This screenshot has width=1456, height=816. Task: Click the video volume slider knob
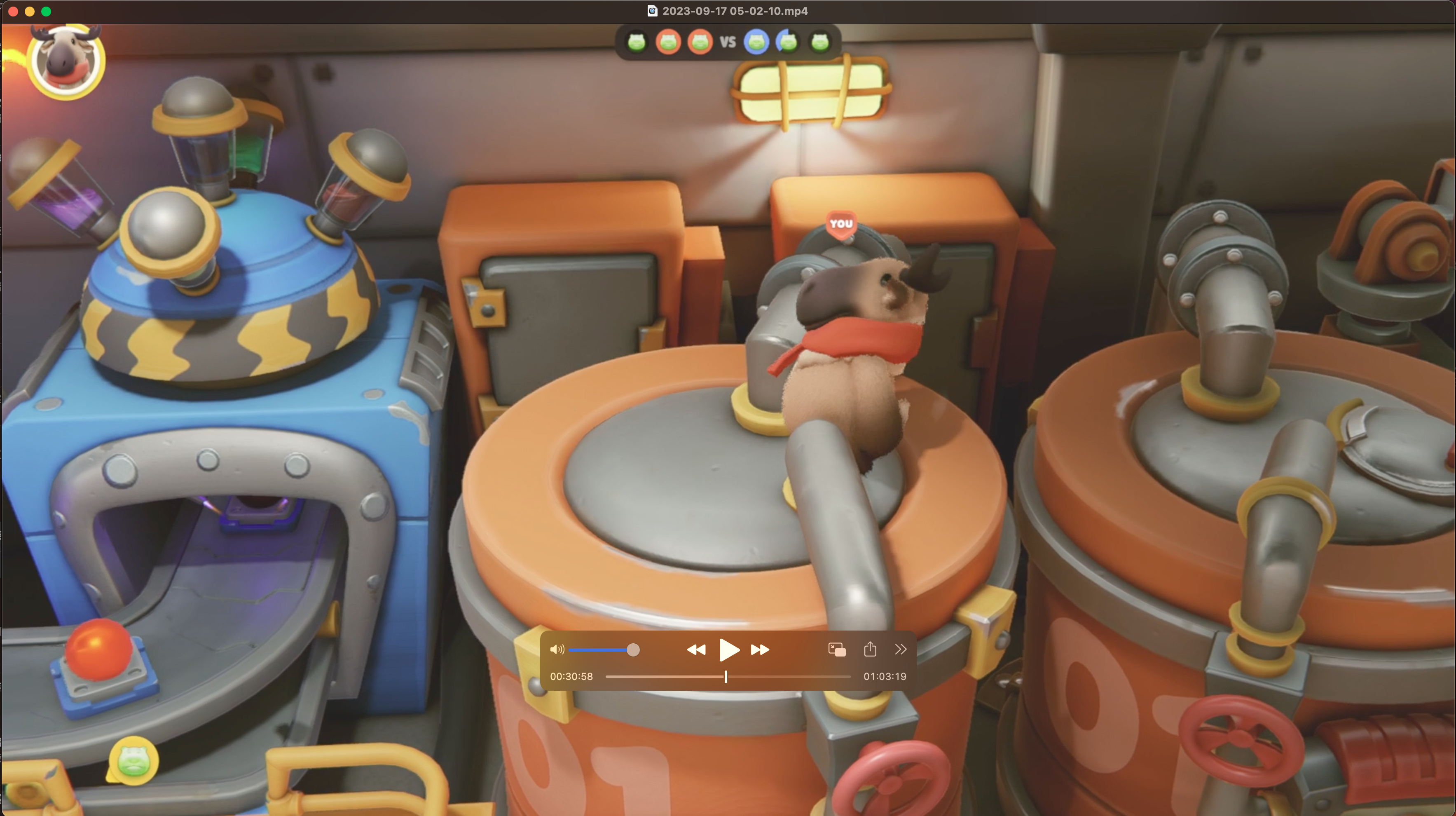(x=633, y=650)
